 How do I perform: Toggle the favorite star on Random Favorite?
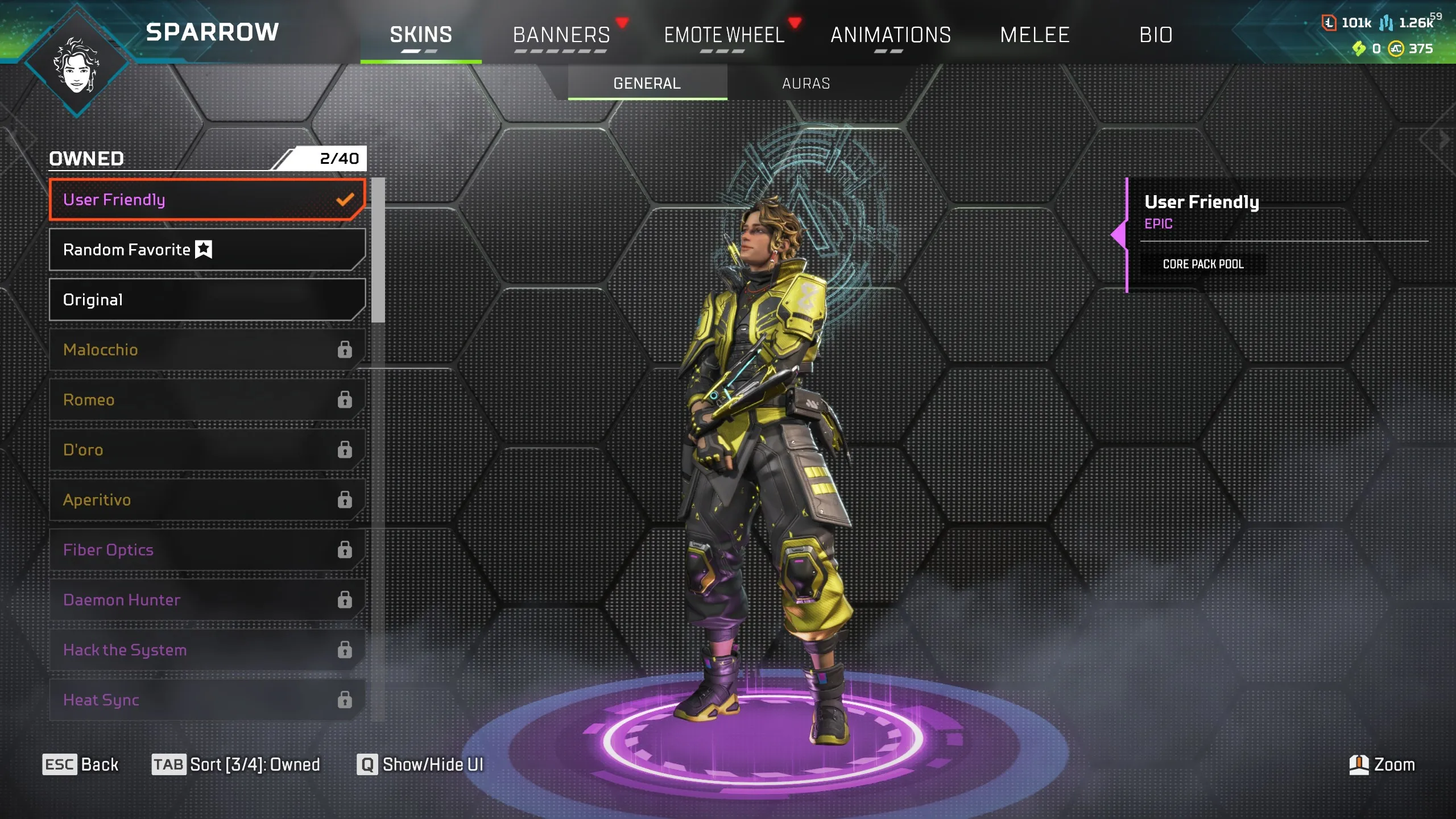[x=204, y=249]
